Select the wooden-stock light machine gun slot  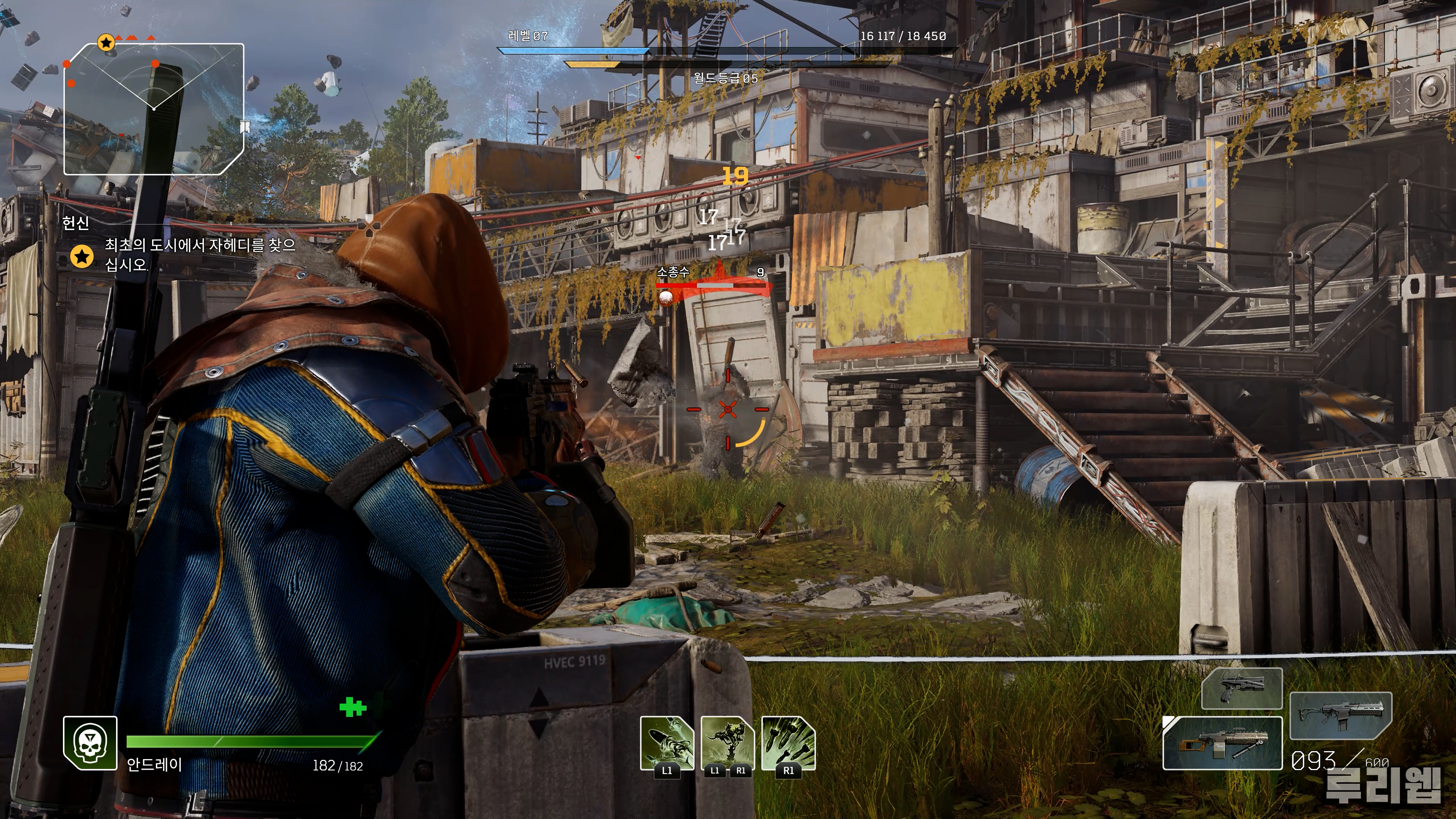(x=1222, y=743)
